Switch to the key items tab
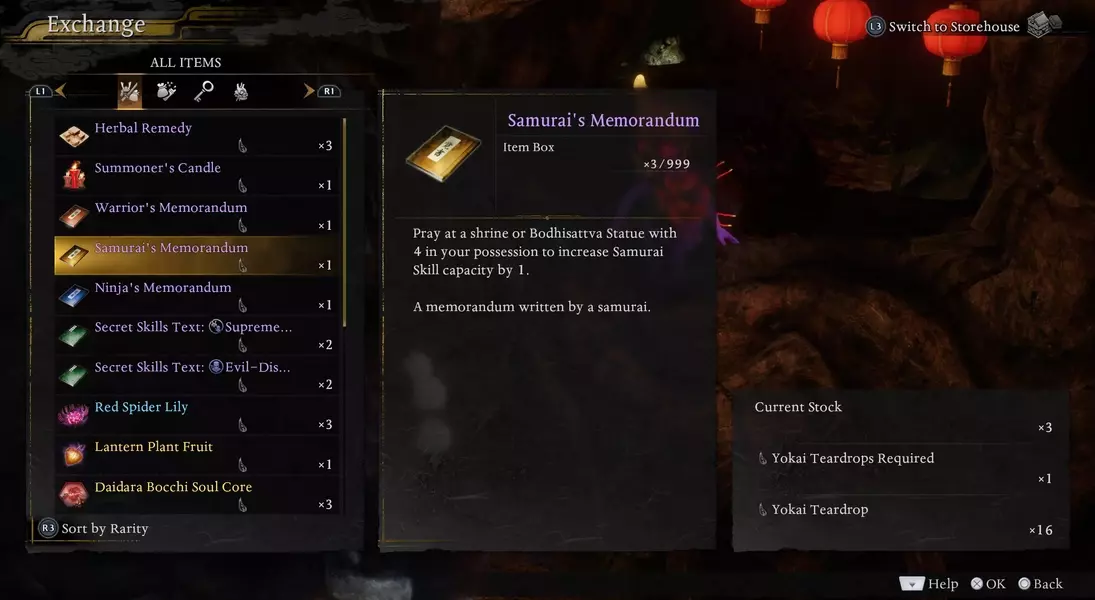The image size is (1095, 600). click(x=204, y=92)
